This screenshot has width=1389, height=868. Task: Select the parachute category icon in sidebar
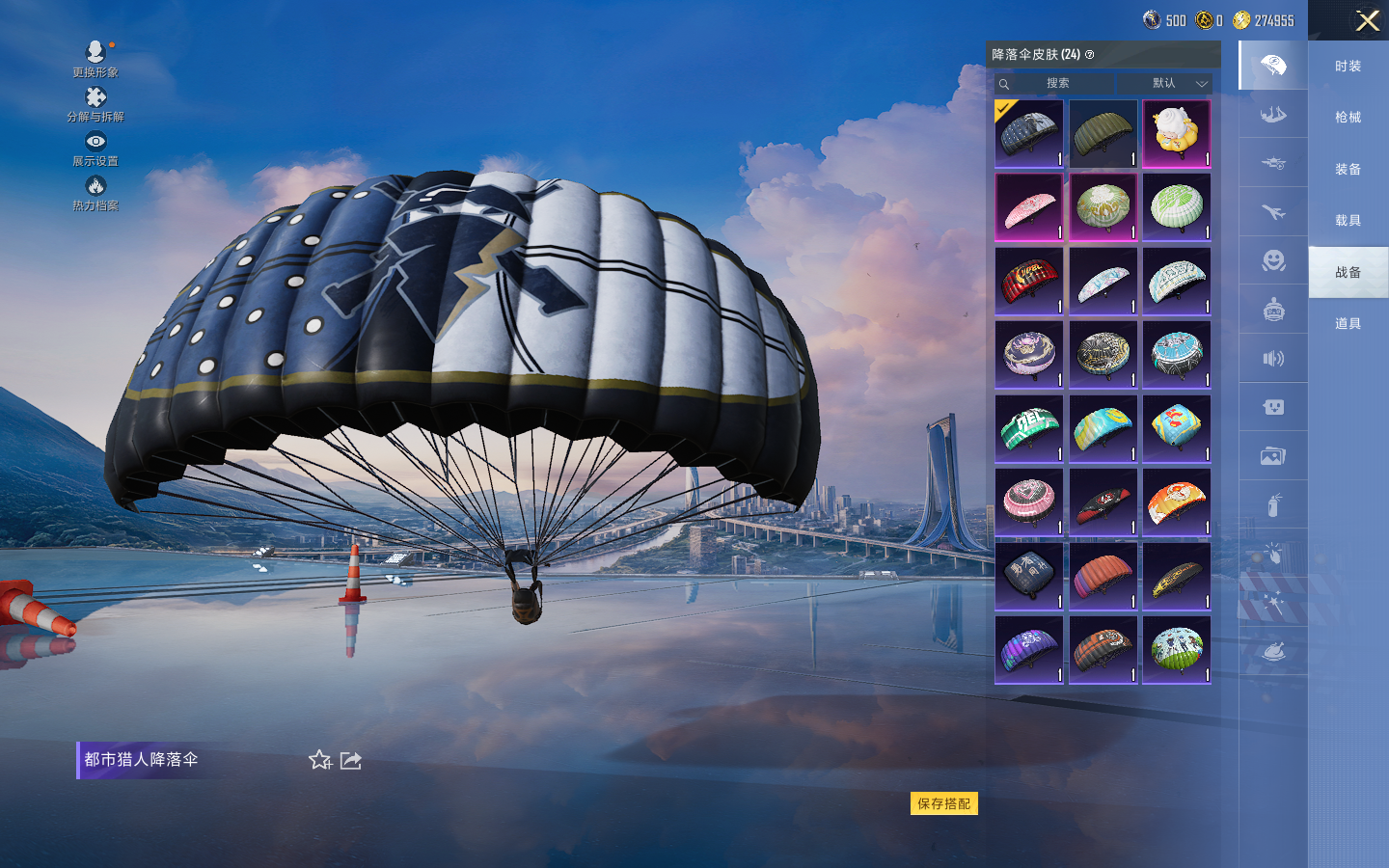point(1273,66)
